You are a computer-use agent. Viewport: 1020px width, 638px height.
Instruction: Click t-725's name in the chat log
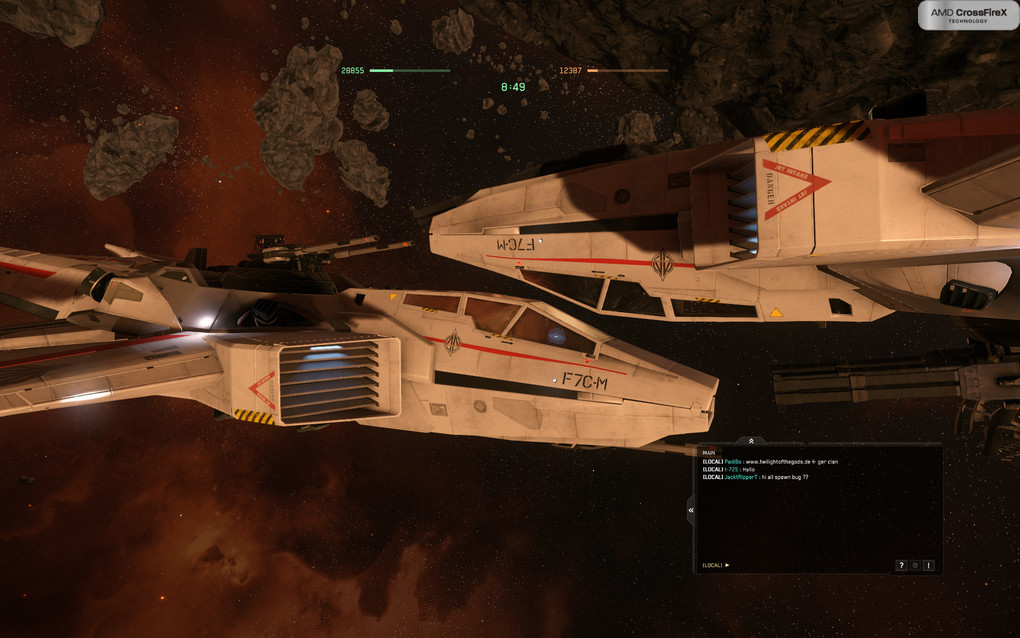click(x=731, y=469)
